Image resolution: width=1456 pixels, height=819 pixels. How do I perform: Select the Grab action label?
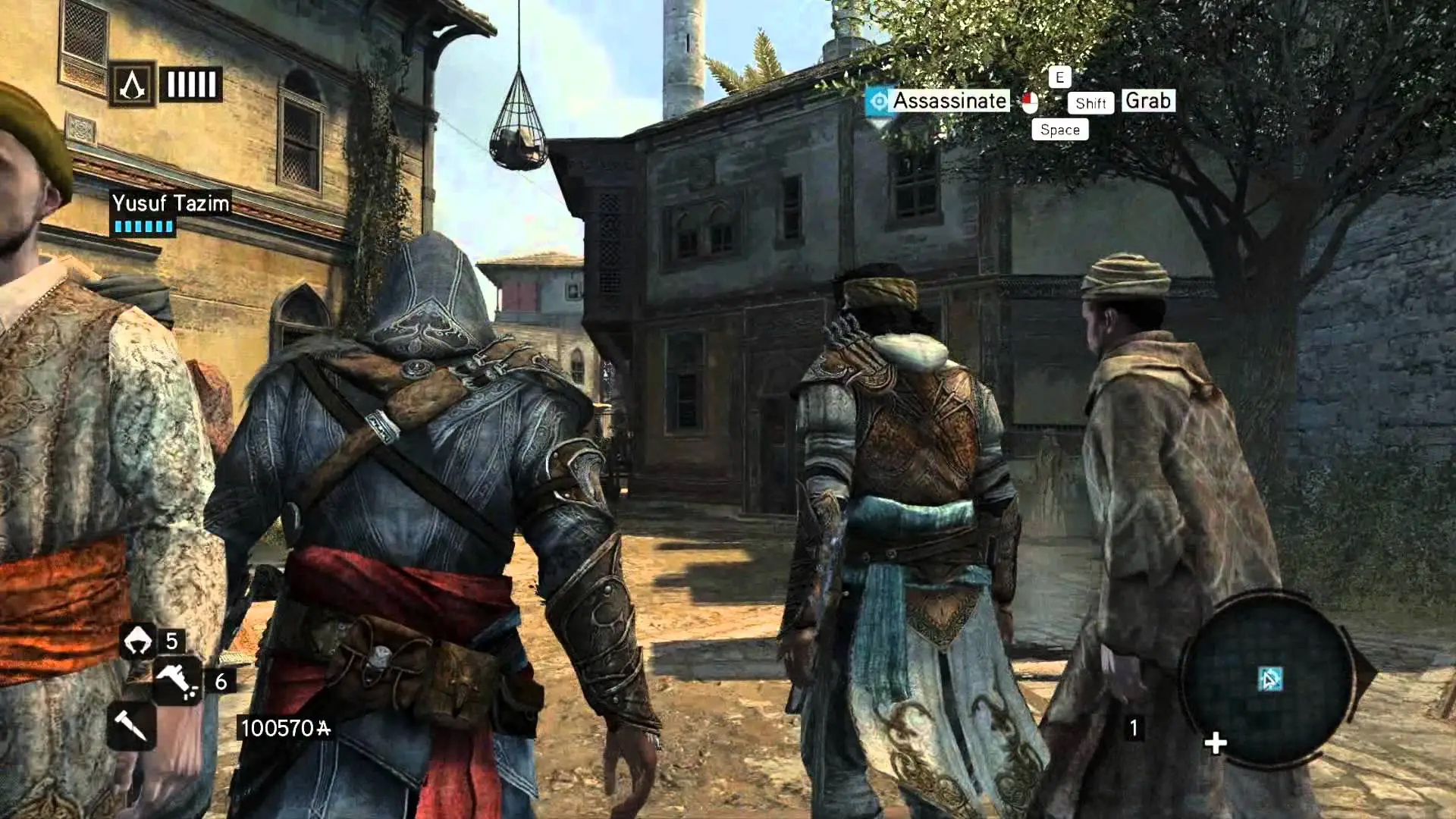click(1147, 101)
